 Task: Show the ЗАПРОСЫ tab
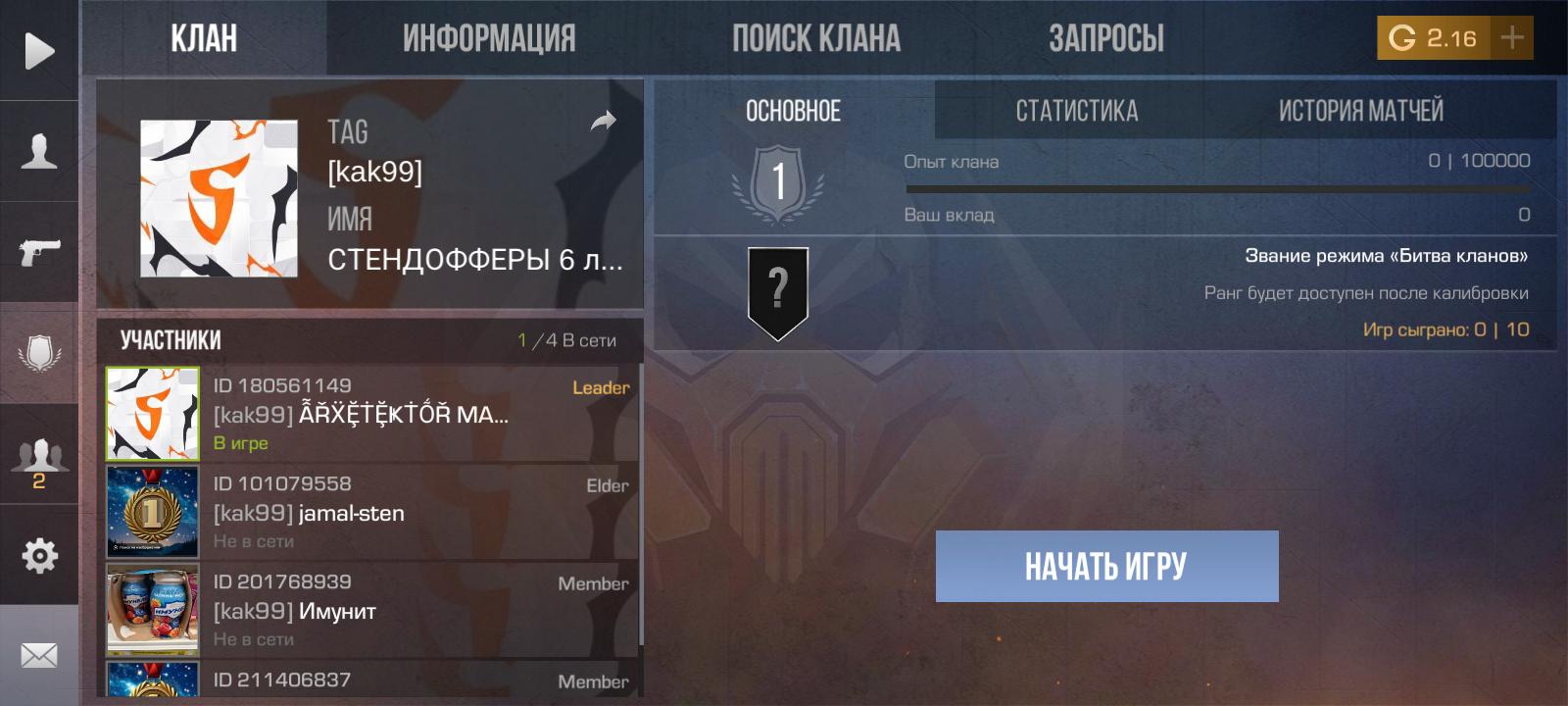(x=1106, y=38)
